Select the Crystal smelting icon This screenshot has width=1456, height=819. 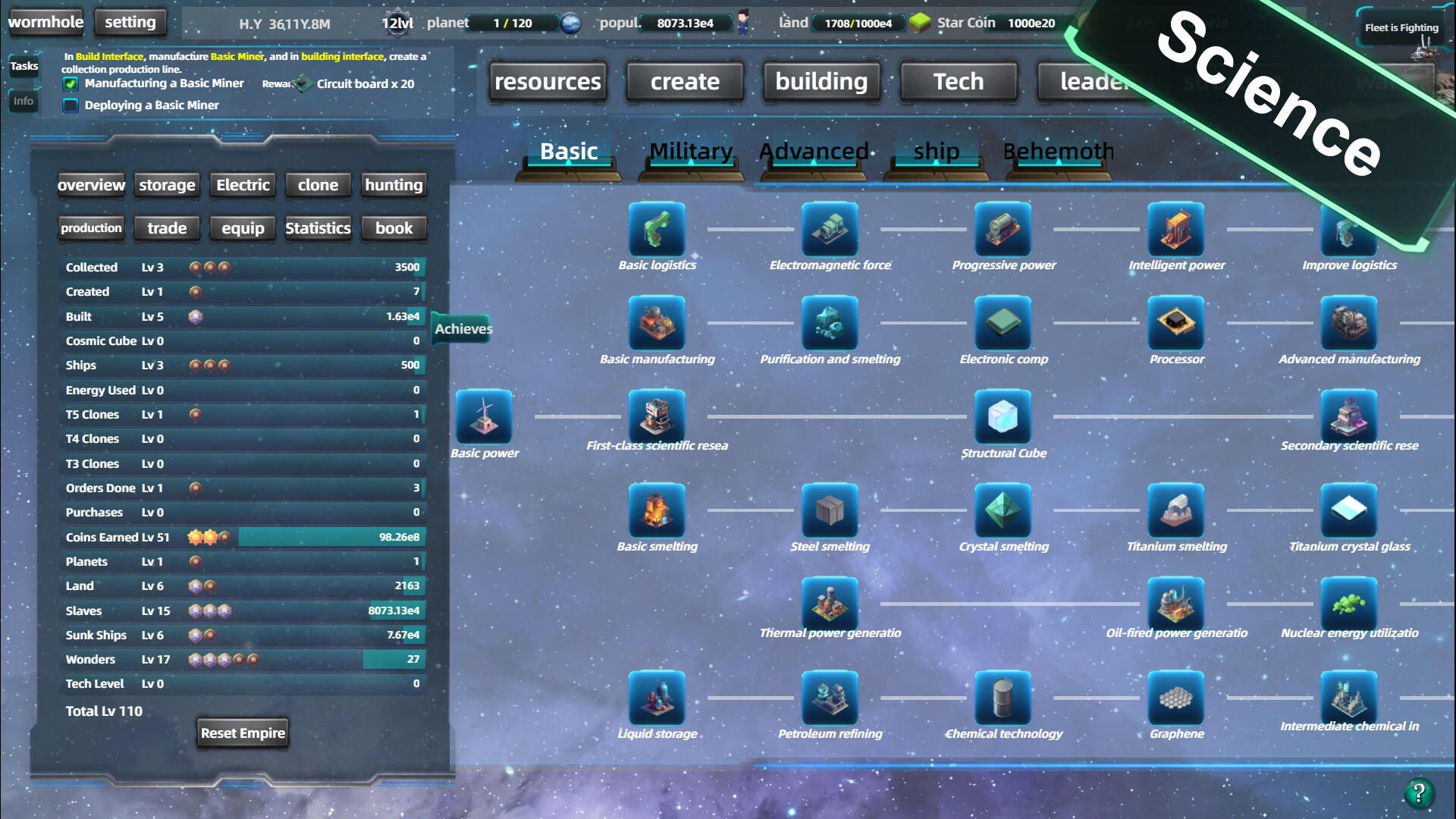1003,511
